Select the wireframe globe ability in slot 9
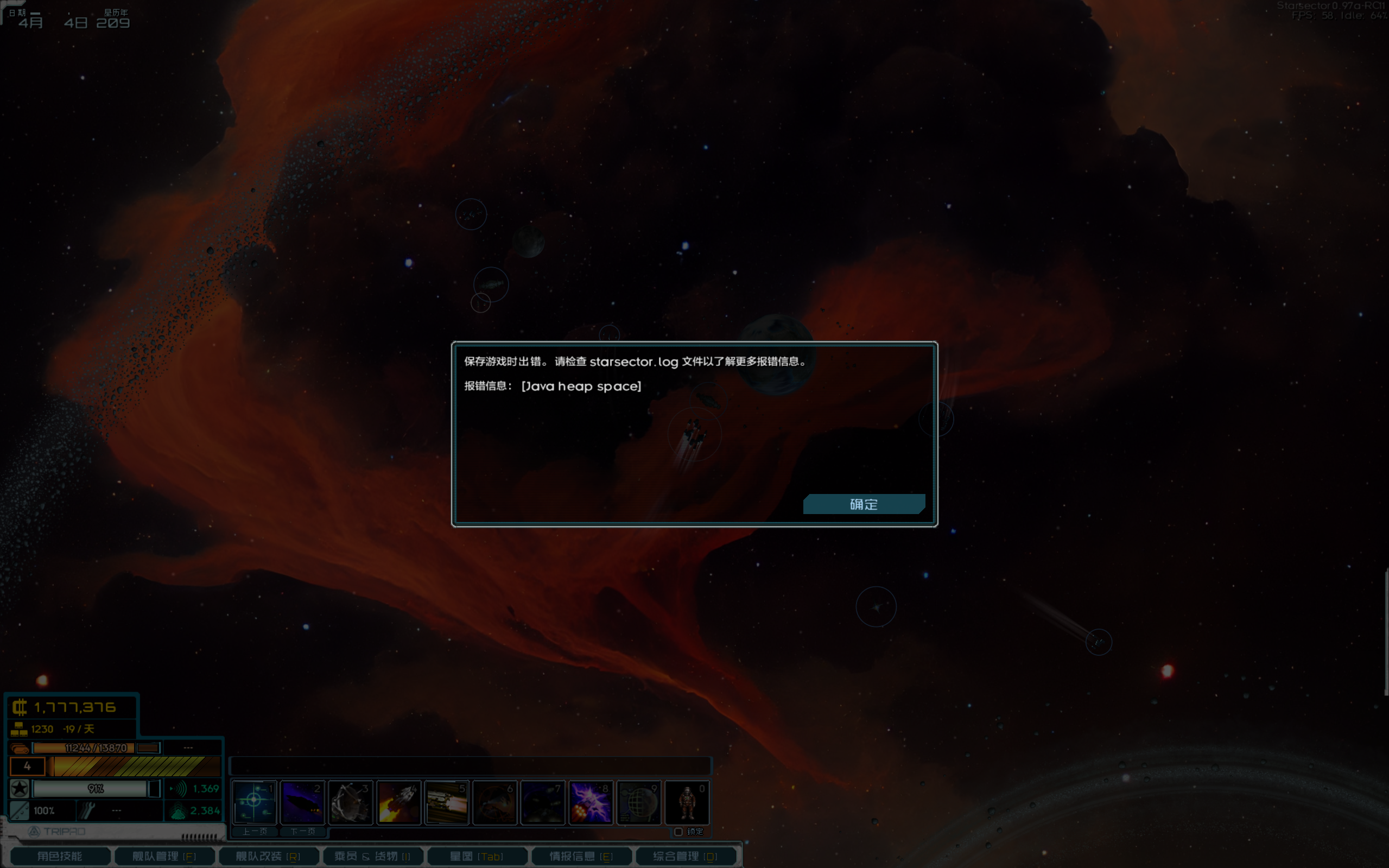Image resolution: width=1389 pixels, height=868 pixels. click(639, 802)
